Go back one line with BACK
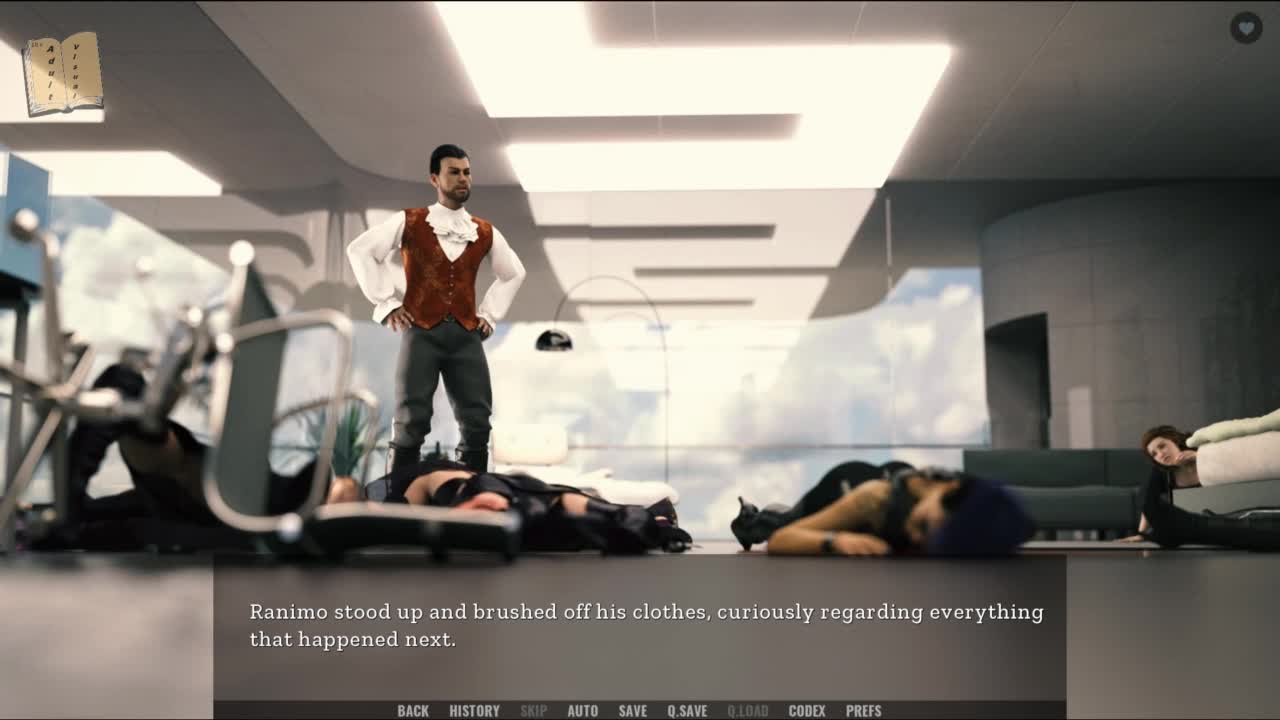This screenshot has width=1280, height=720. (413, 711)
